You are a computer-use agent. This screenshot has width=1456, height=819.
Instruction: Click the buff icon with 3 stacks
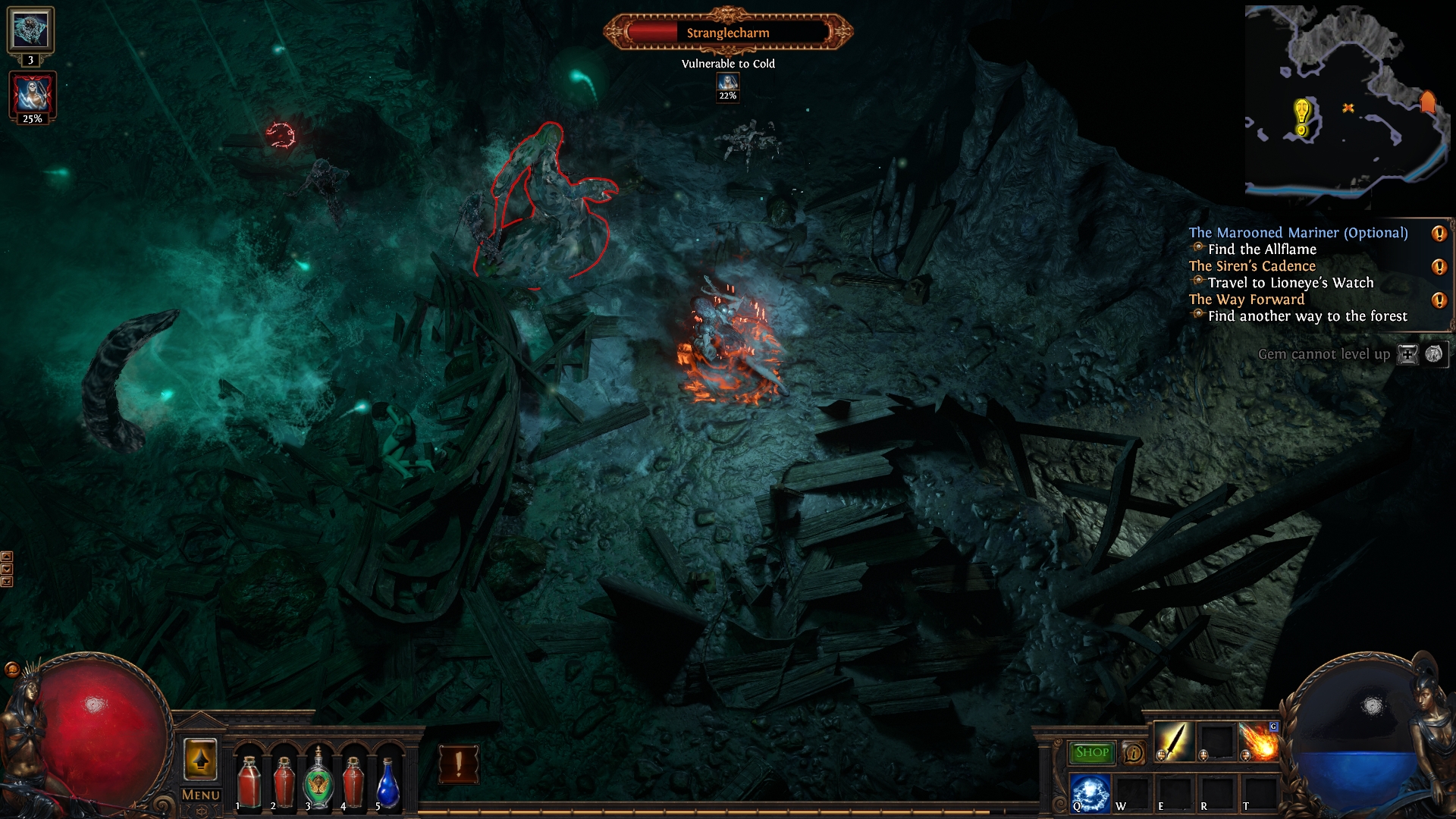click(x=30, y=30)
